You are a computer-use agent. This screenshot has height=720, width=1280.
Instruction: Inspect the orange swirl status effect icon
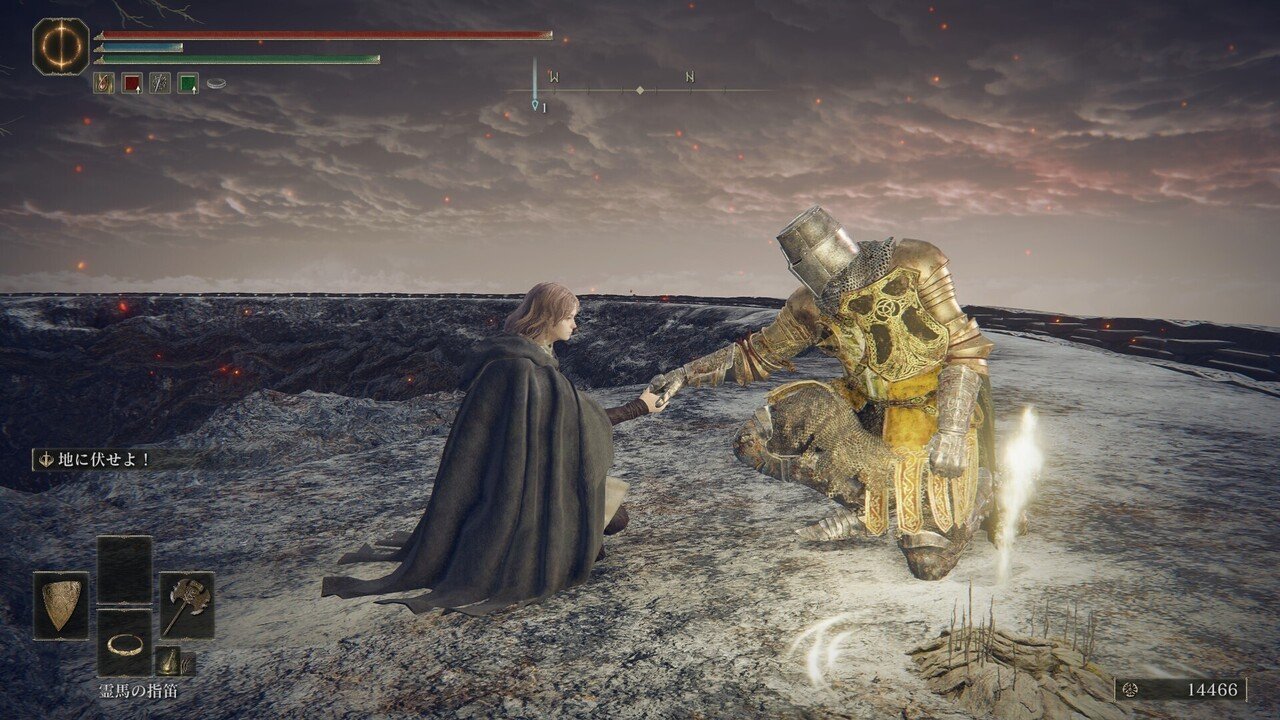pos(104,83)
